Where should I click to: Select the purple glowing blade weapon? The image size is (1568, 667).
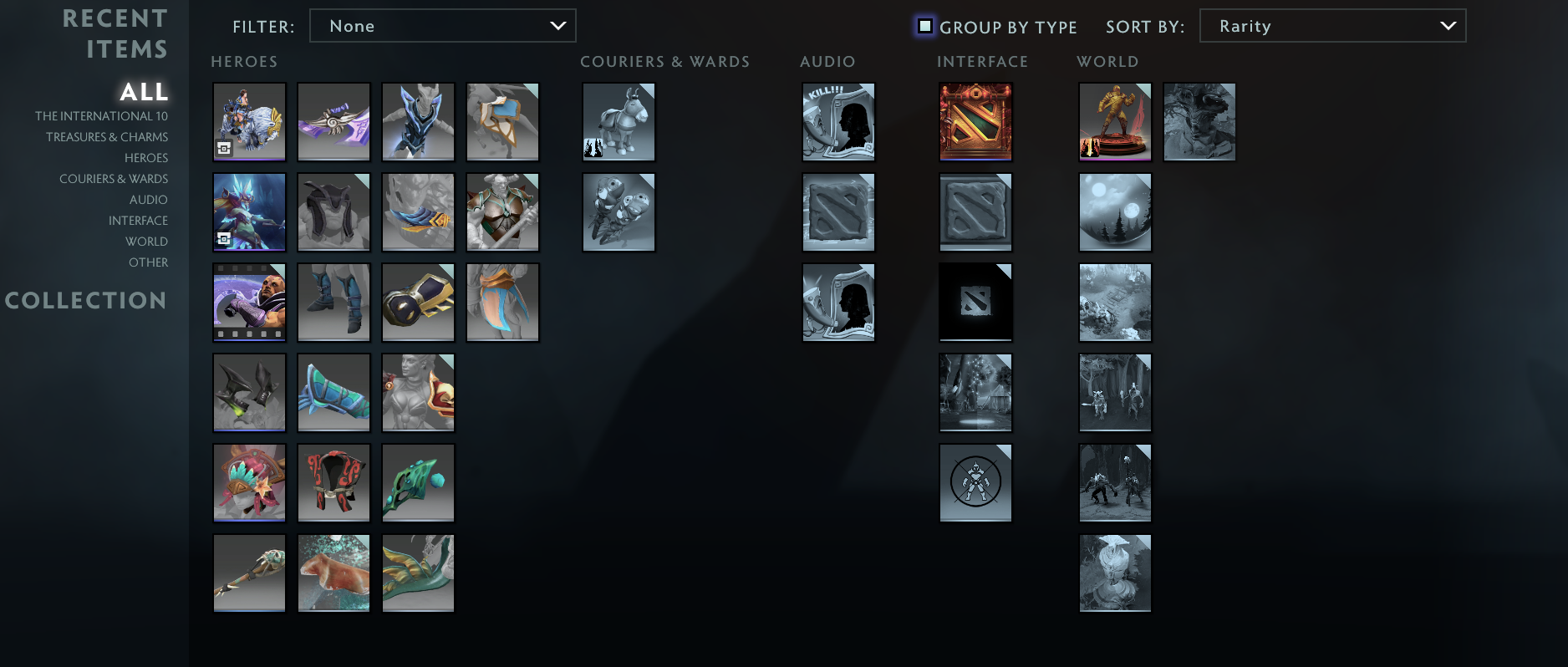pyautogui.click(x=333, y=122)
